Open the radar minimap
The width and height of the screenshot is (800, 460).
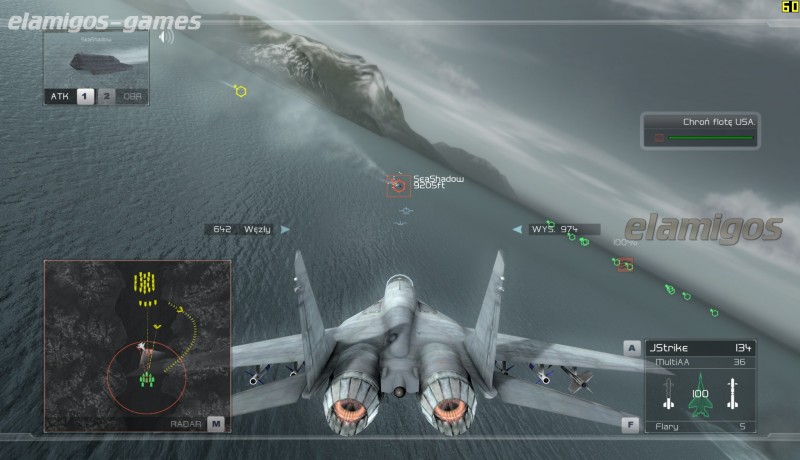click(x=137, y=345)
